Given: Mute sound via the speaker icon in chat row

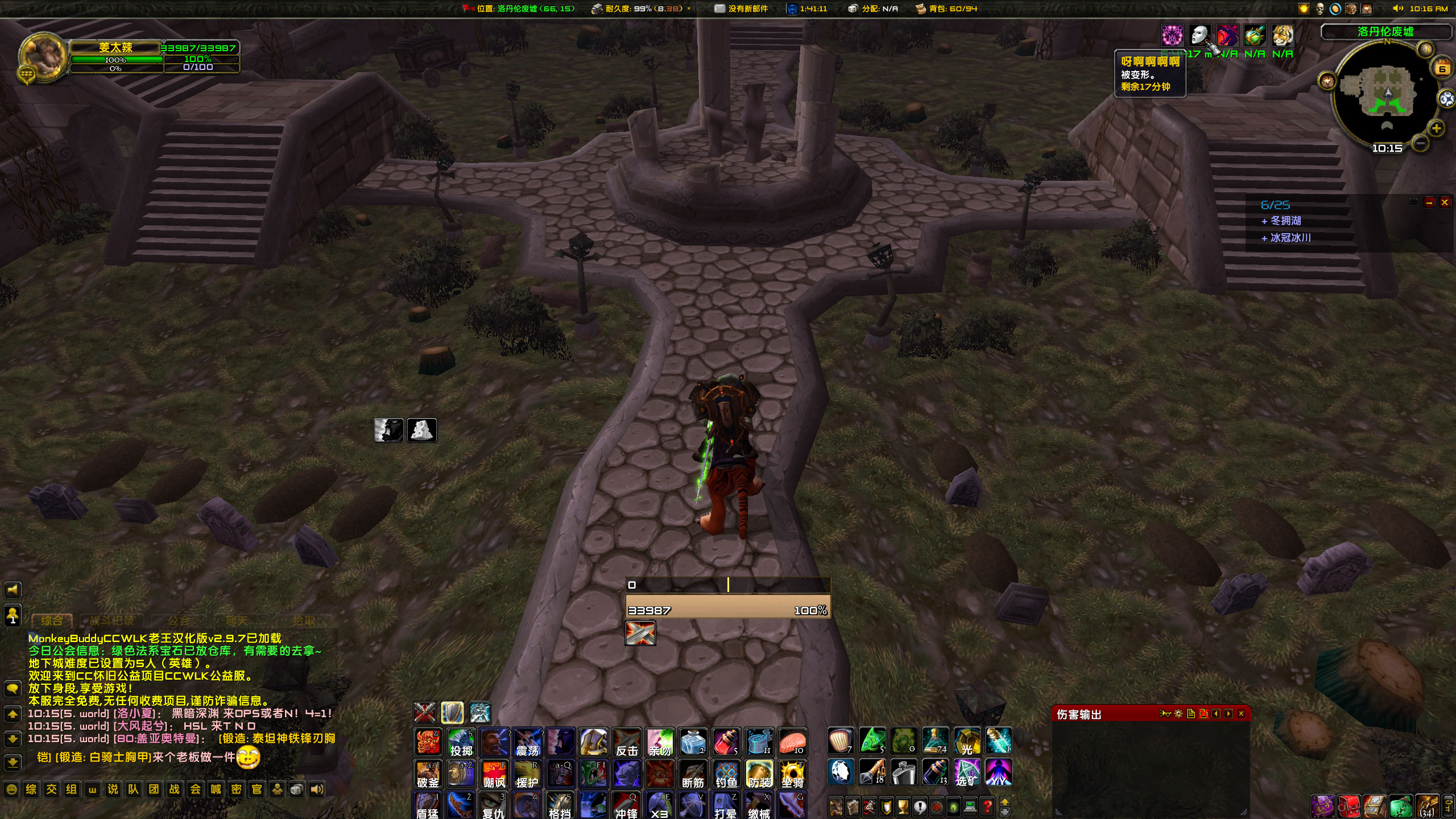Looking at the screenshot, I should point(317,789).
